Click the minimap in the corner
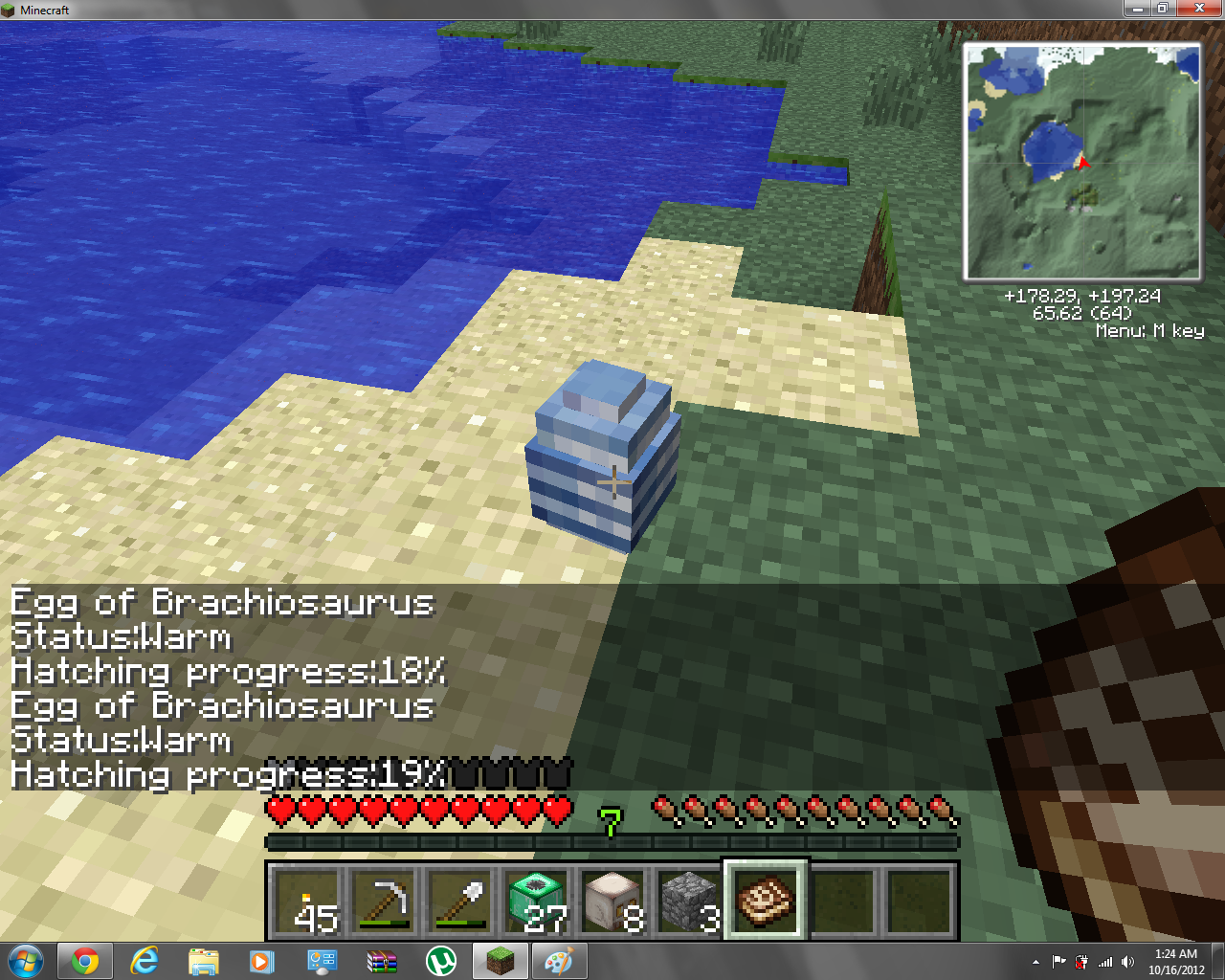The height and width of the screenshot is (980, 1225). tap(1082, 162)
